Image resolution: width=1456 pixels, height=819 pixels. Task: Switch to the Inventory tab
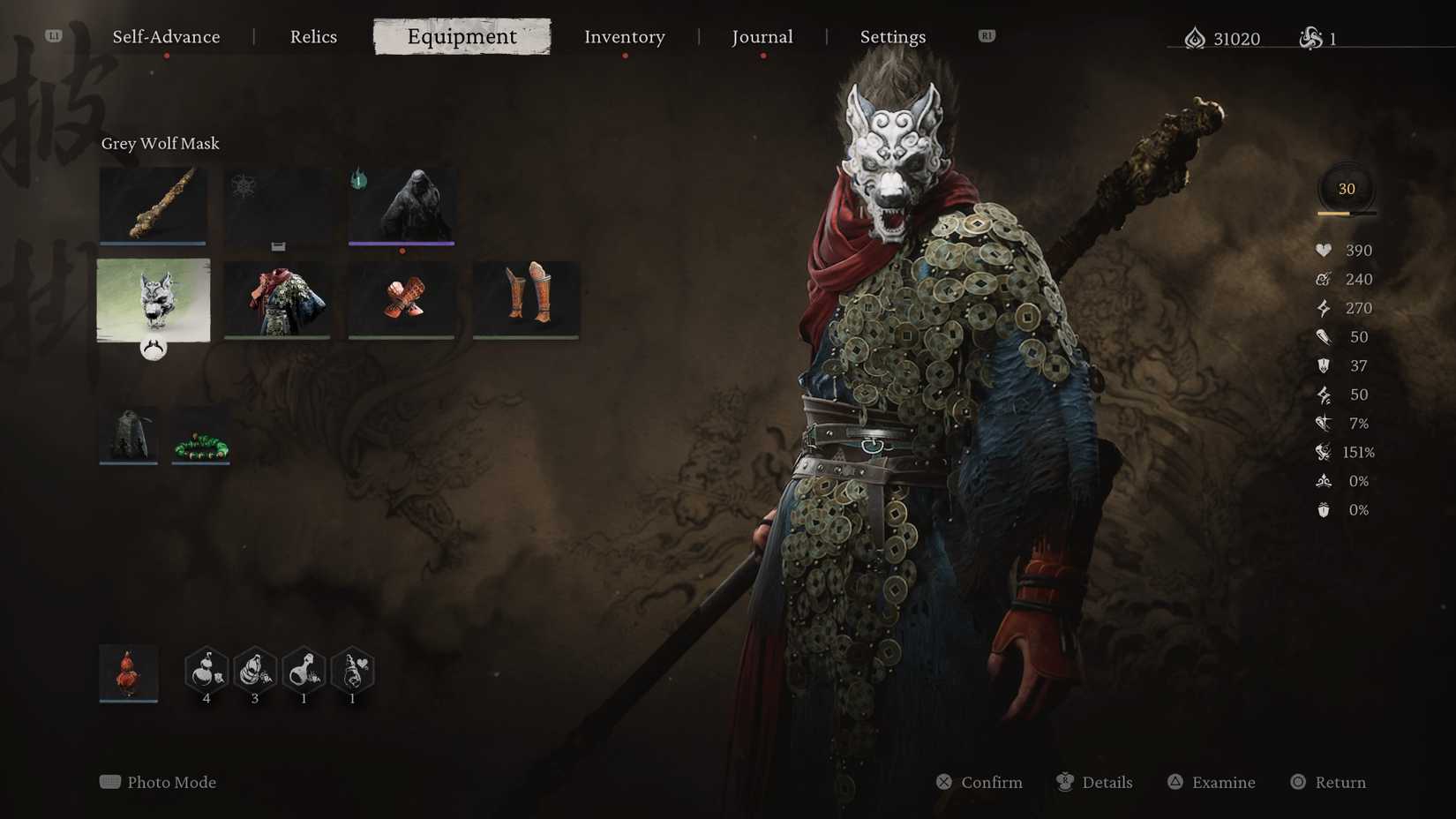pos(624,36)
